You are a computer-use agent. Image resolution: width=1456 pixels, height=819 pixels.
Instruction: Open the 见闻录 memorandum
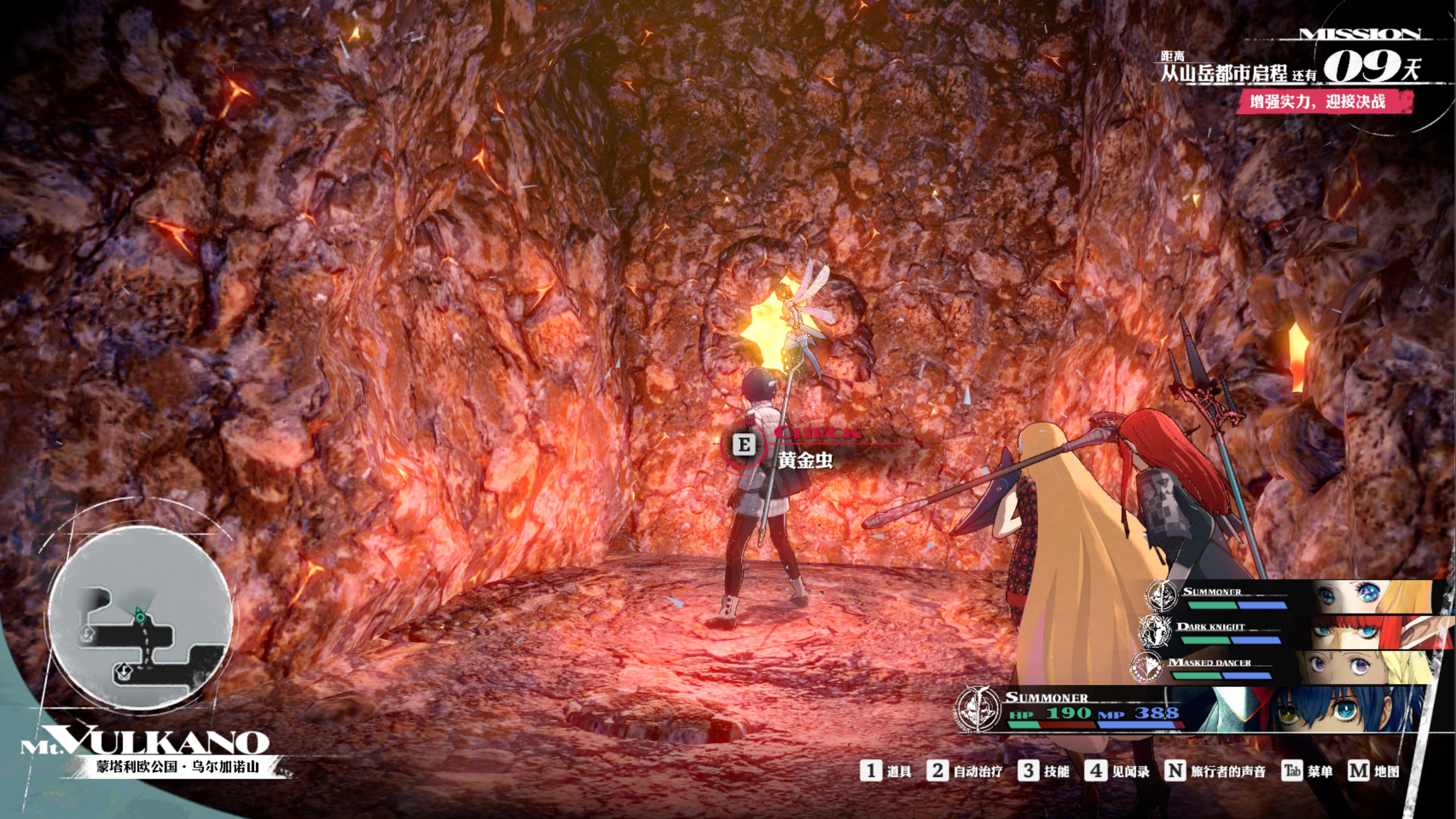click(1117, 772)
